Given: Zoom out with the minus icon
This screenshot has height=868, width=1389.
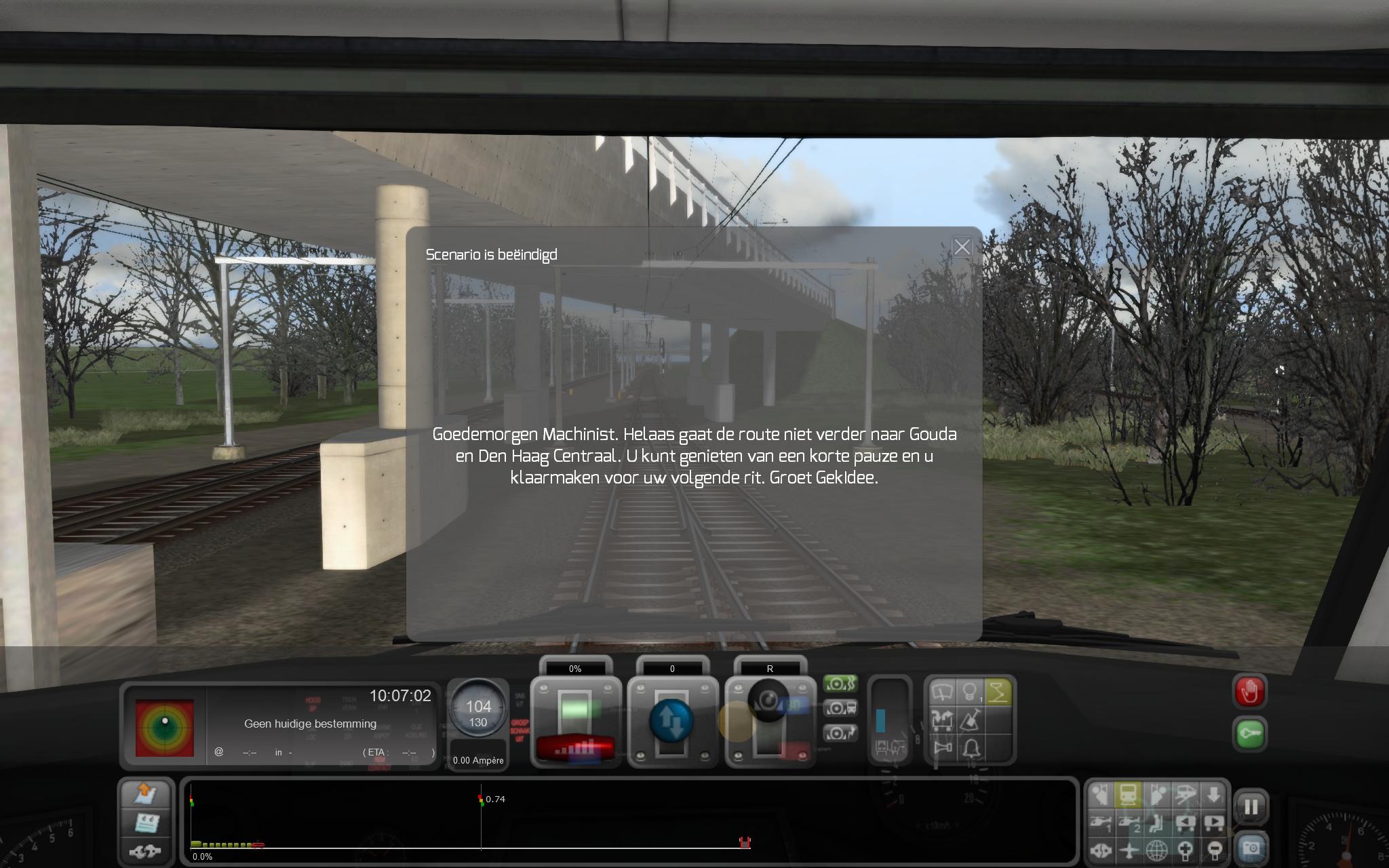Looking at the screenshot, I should 1214,850.
